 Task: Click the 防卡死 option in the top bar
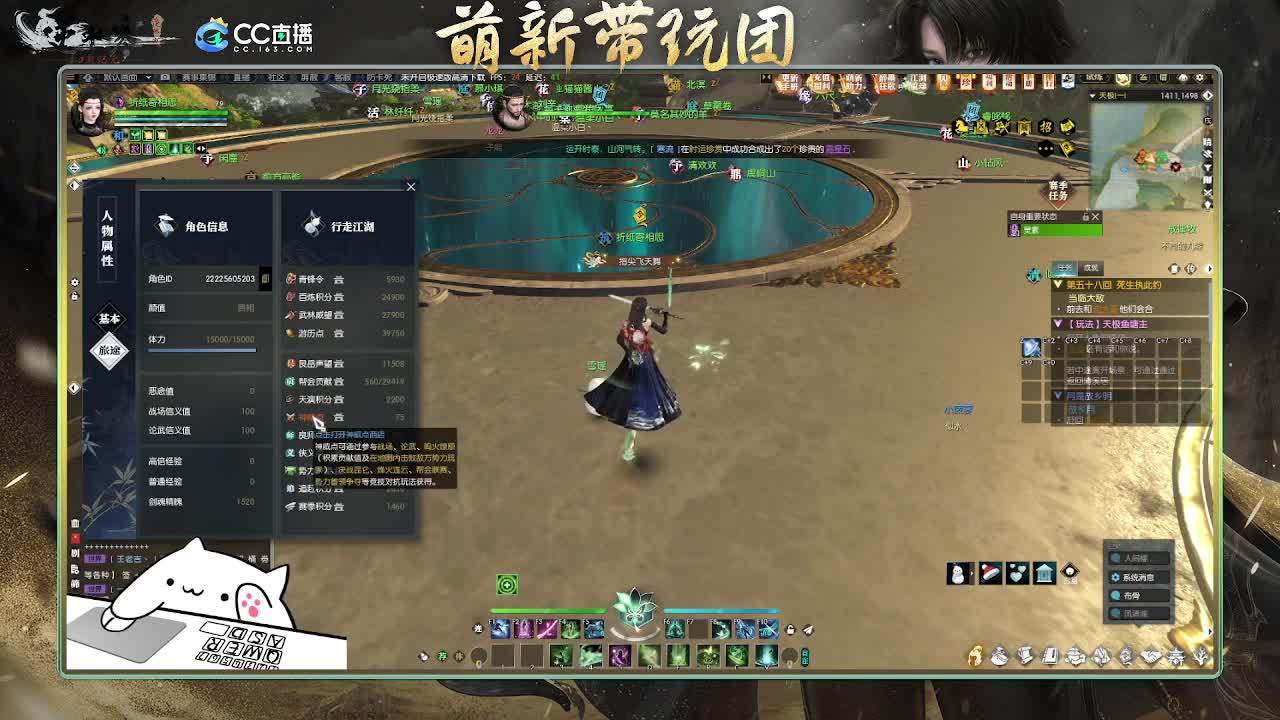(380, 76)
